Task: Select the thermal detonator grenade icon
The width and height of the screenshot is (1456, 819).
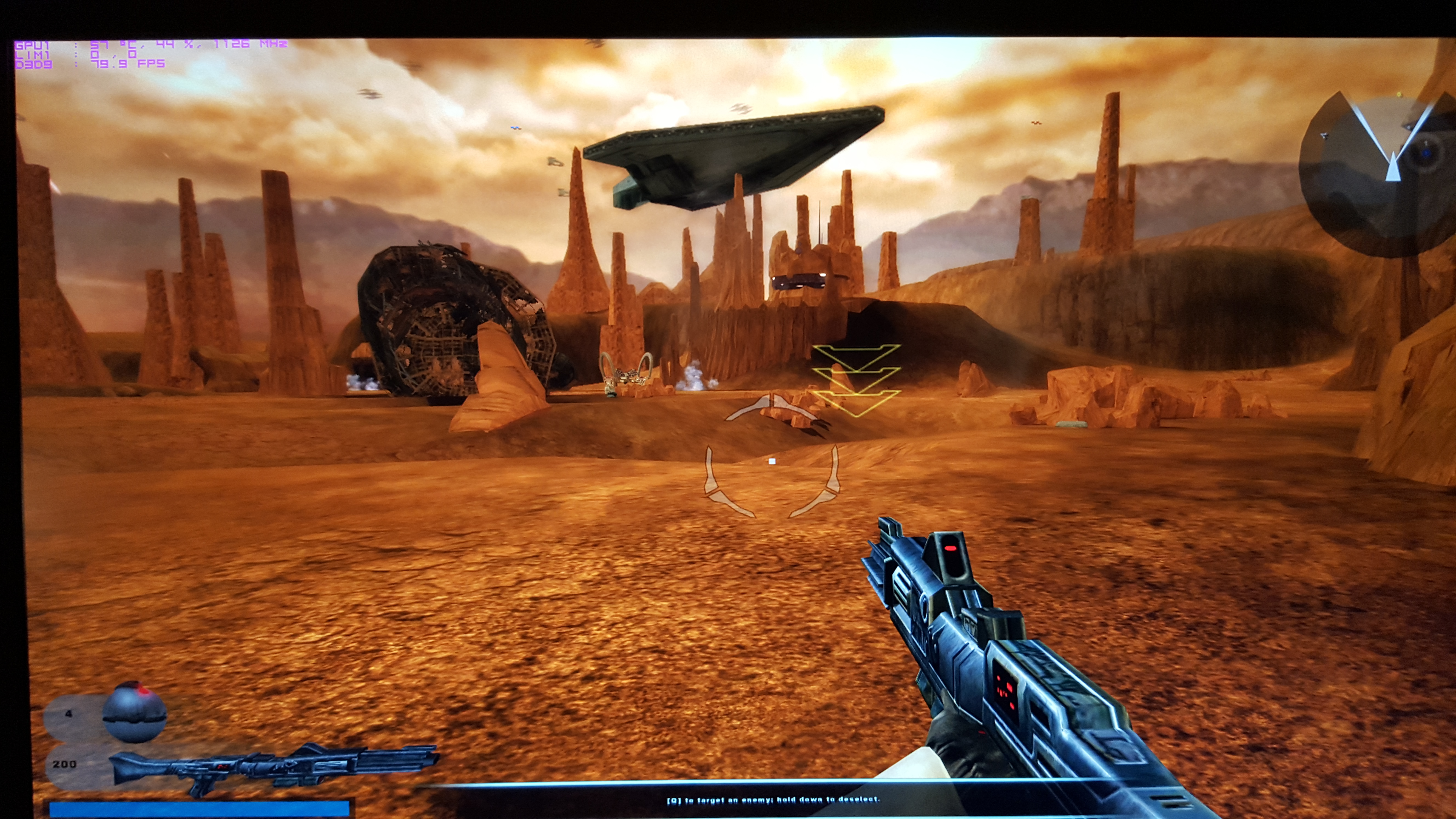Action: click(134, 713)
